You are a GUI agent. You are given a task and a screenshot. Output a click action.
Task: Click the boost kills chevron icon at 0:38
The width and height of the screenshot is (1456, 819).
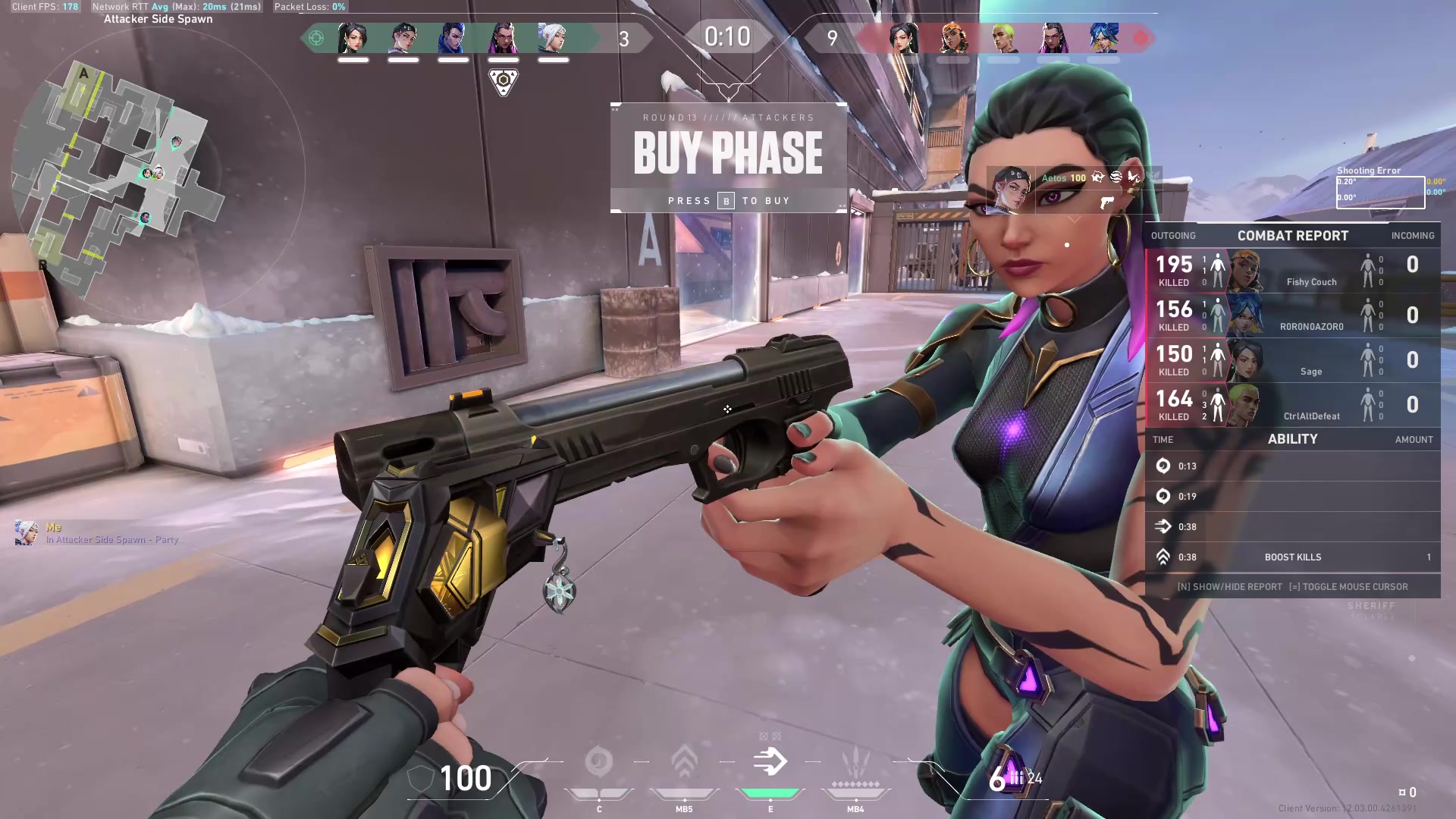point(1163,557)
